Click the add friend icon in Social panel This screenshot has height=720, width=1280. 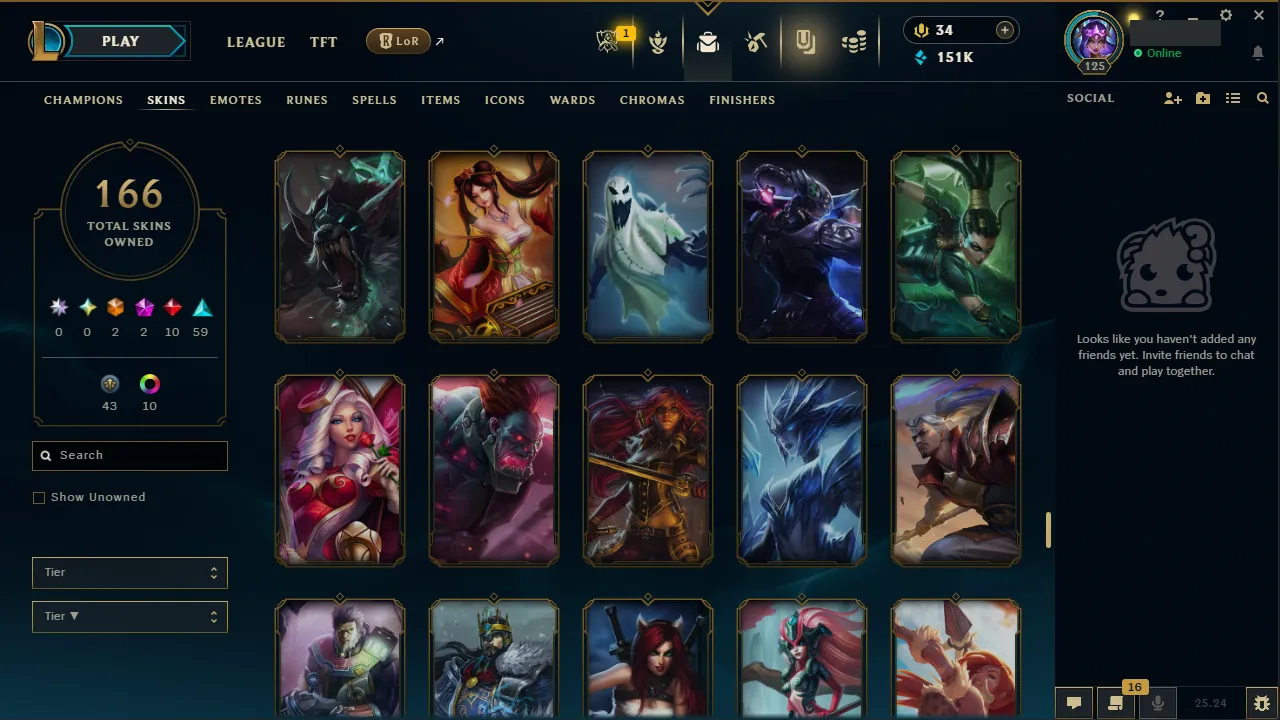coord(1172,98)
